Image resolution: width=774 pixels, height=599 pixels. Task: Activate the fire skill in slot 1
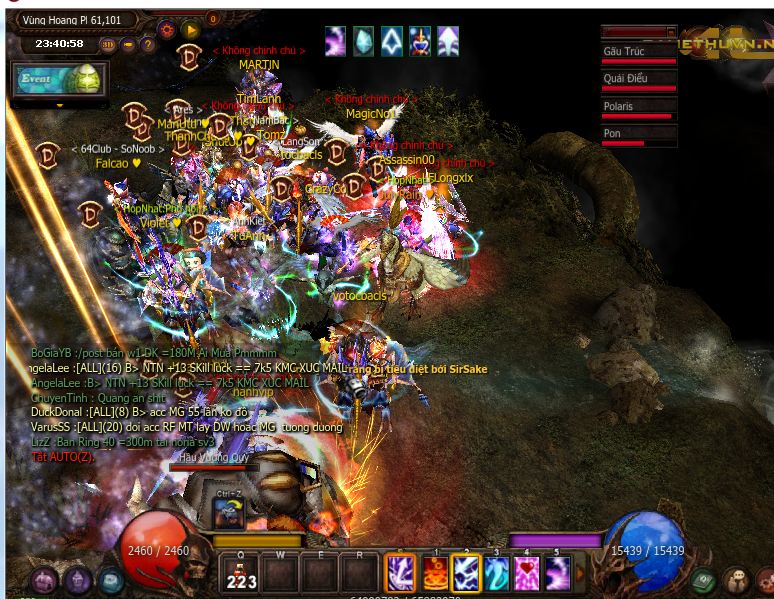coord(436,574)
